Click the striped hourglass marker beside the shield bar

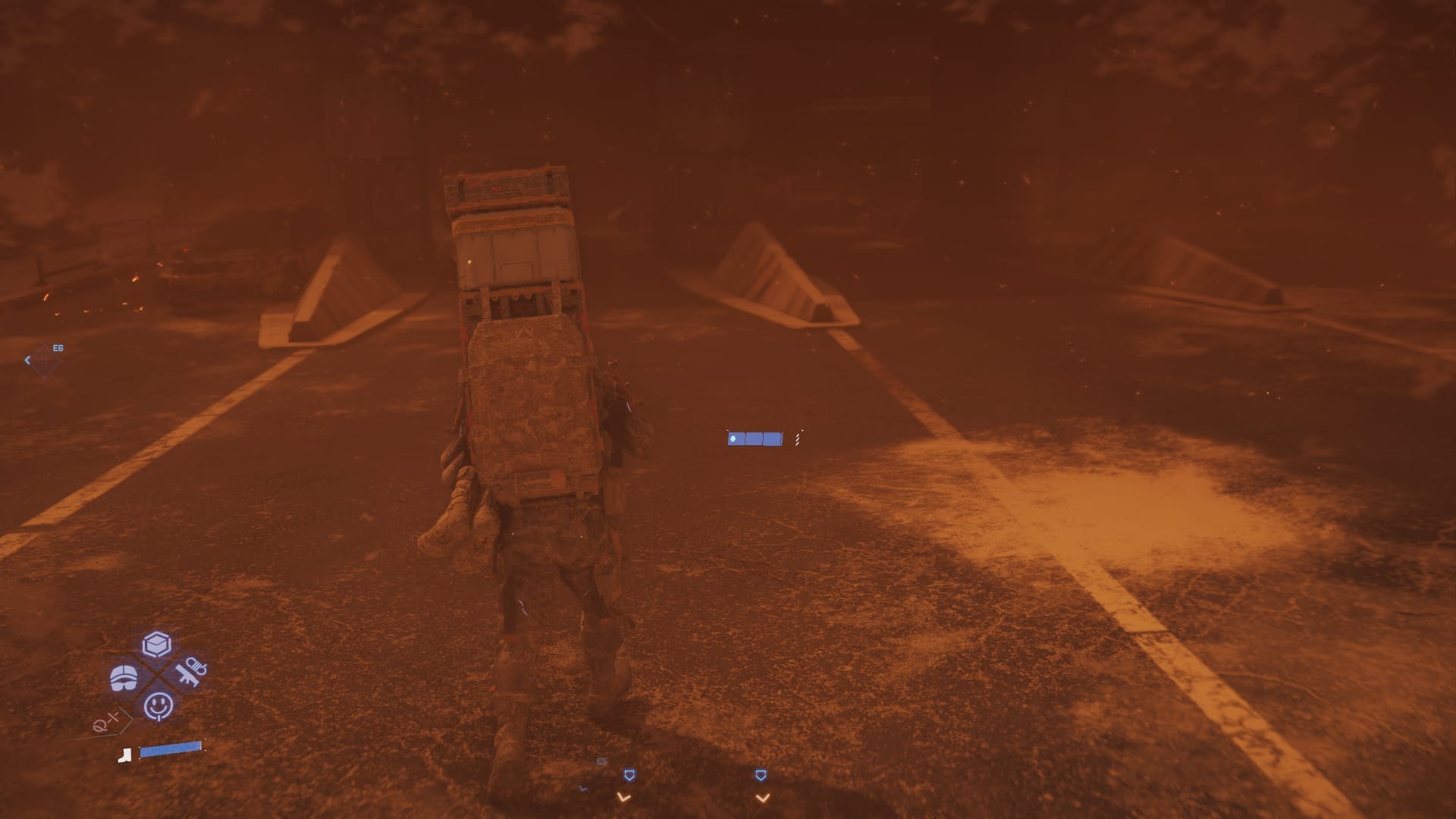[x=797, y=439]
